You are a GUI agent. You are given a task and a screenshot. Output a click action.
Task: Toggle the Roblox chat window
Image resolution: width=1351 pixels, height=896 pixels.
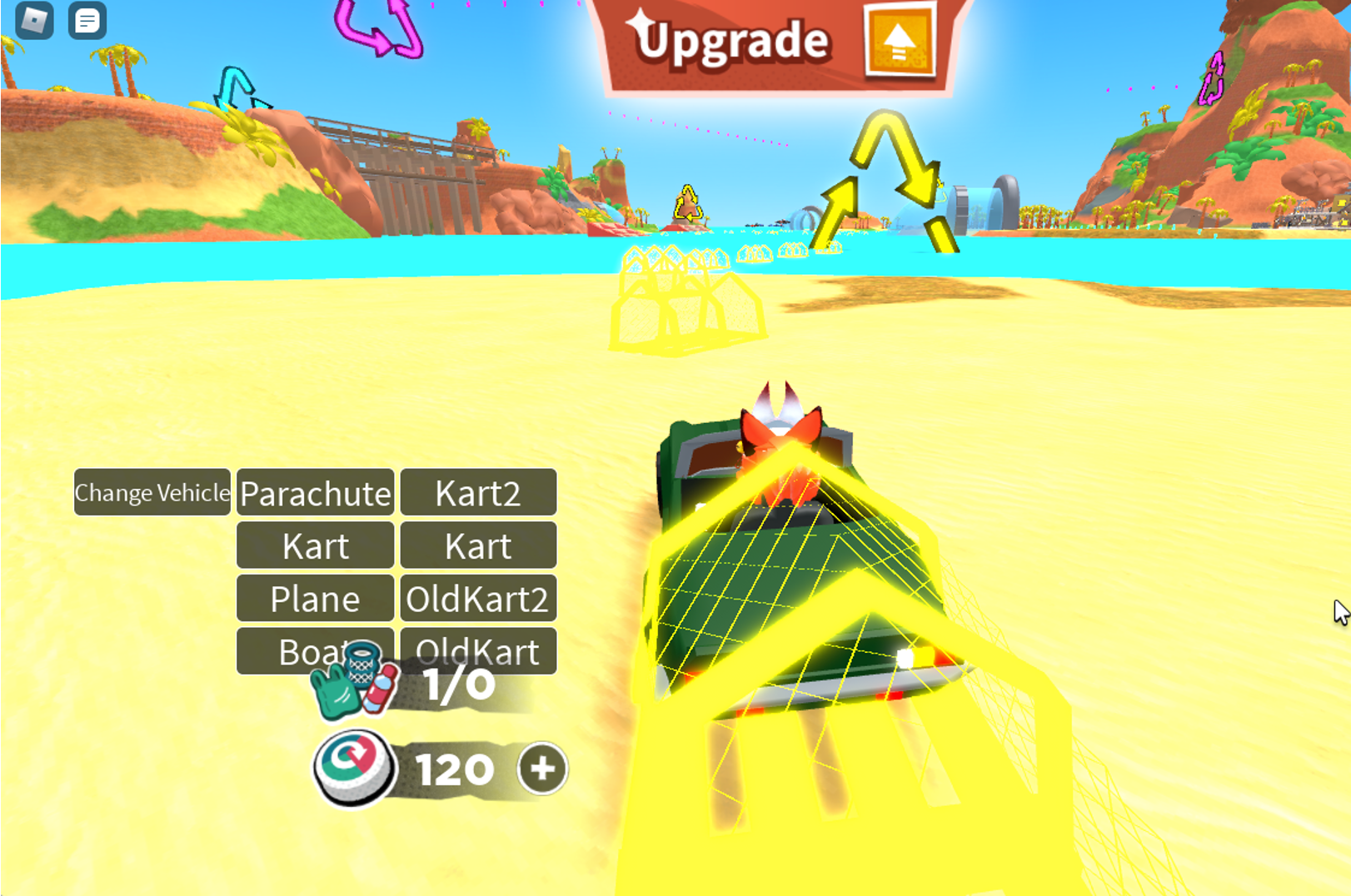87,21
